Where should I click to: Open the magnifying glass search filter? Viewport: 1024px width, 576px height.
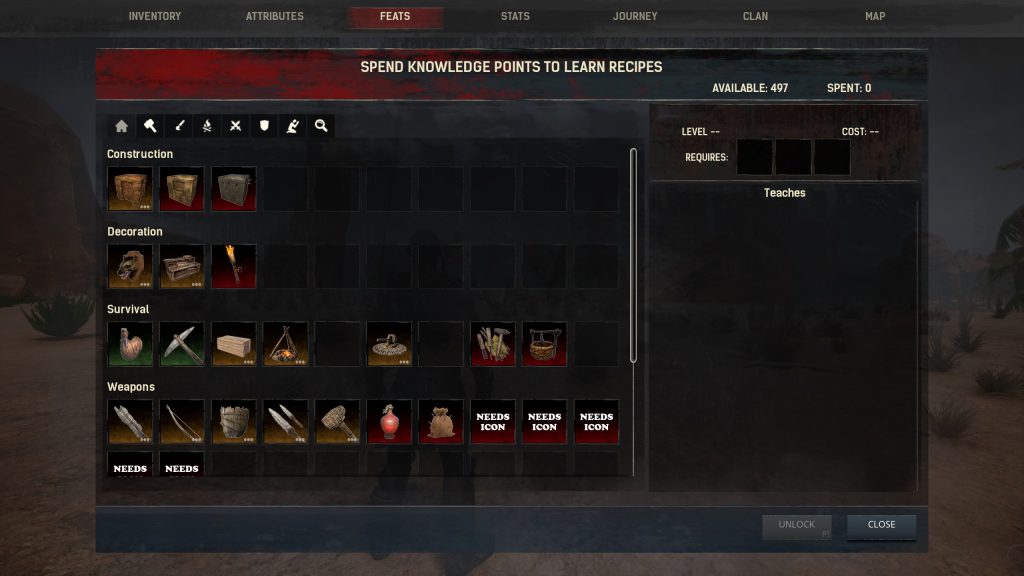point(321,126)
